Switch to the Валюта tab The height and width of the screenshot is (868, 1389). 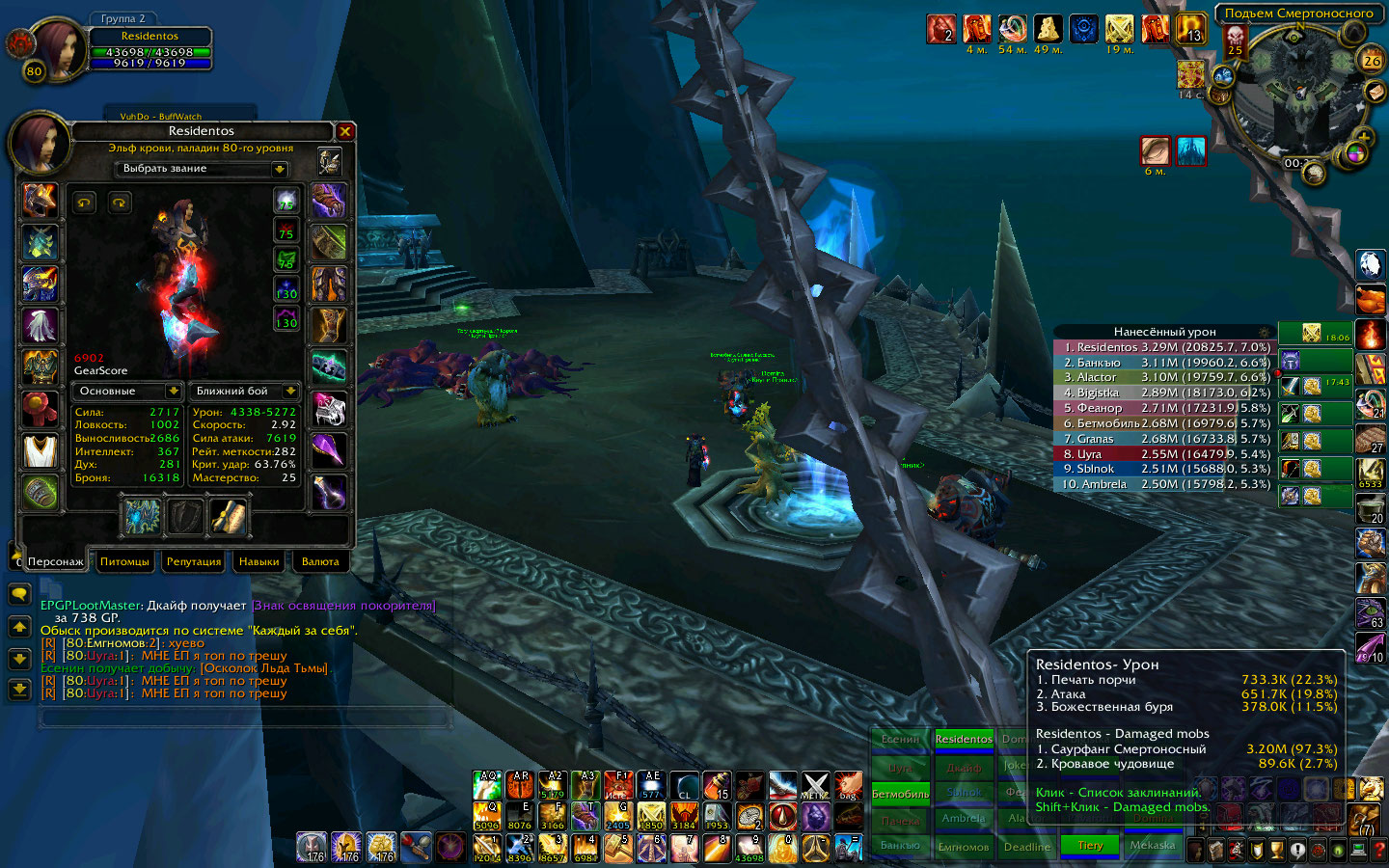point(320,561)
